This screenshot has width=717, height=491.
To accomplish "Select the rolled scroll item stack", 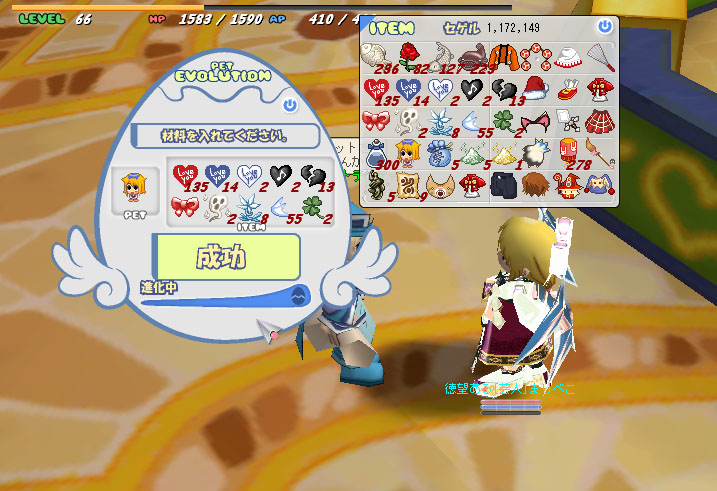I will (x=408, y=185).
